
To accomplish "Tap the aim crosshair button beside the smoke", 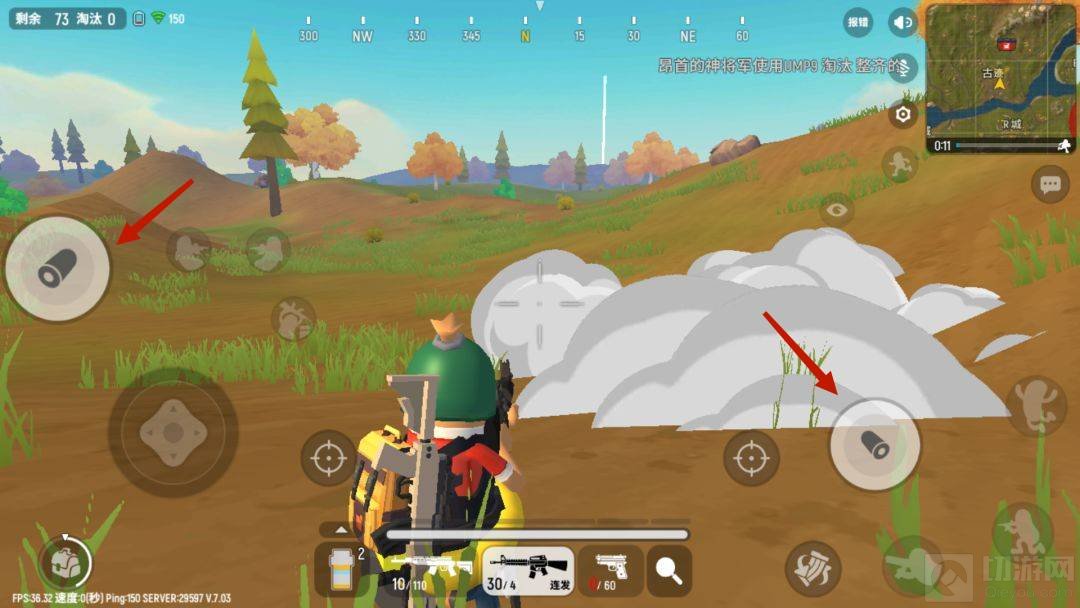I will pyautogui.click(x=750, y=458).
